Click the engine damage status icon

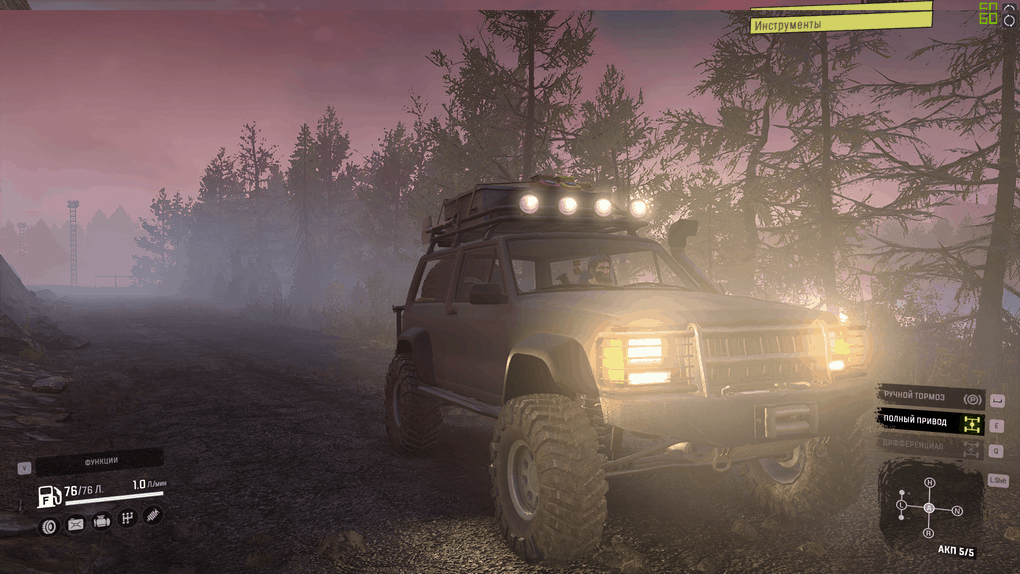(102, 521)
